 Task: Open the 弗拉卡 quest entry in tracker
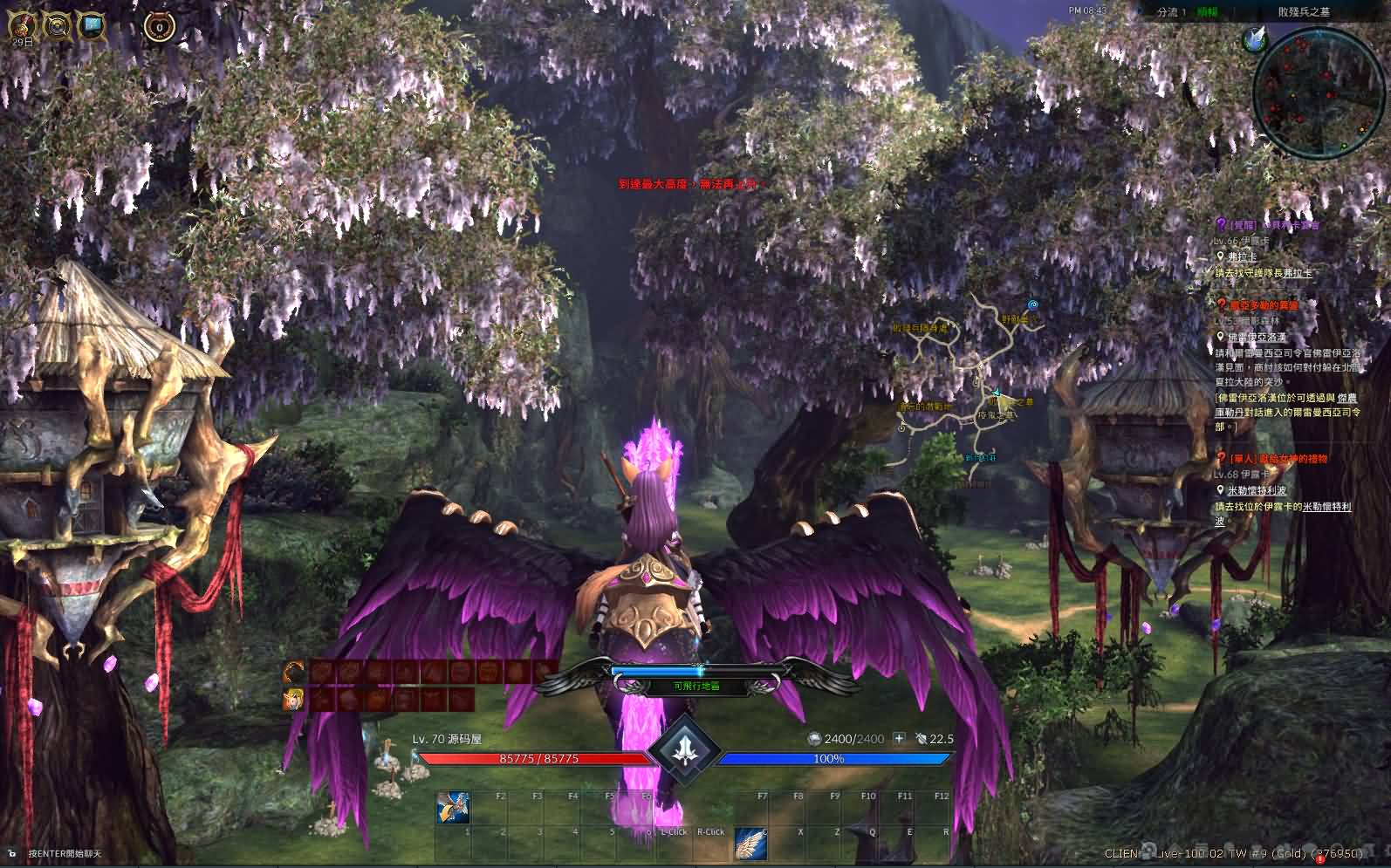tap(1242, 257)
